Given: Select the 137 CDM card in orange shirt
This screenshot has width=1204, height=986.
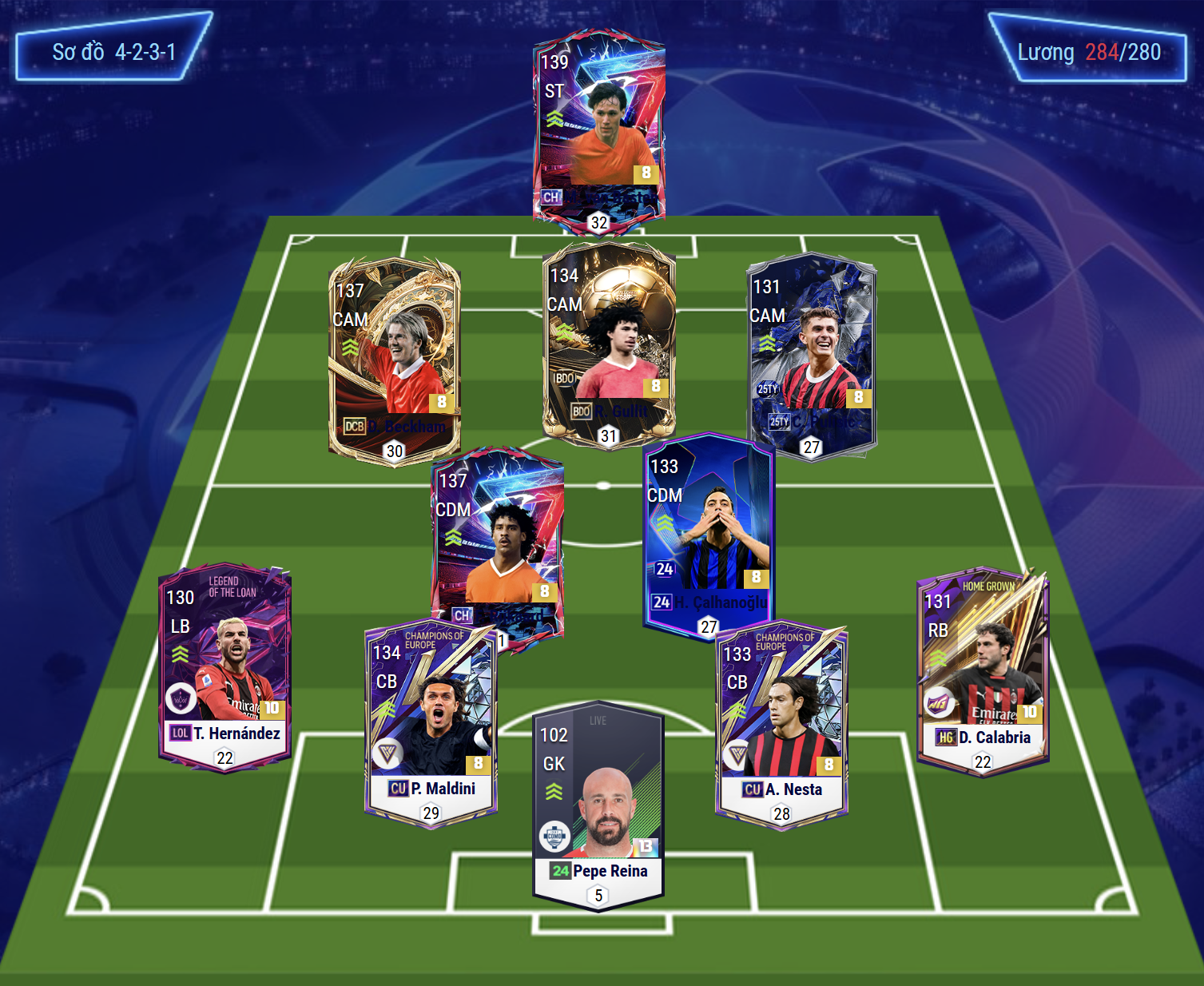Looking at the screenshot, I should (x=497, y=535).
